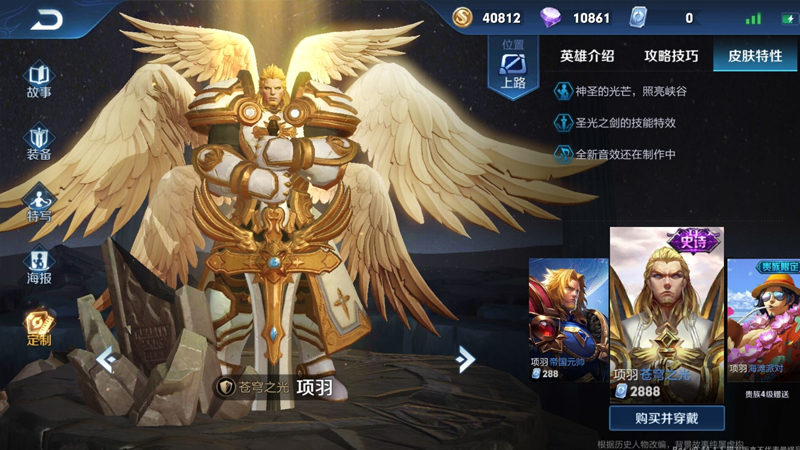Click the gold coin currency icon
This screenshot has width=800, height=450.
[x=462, y=18]
